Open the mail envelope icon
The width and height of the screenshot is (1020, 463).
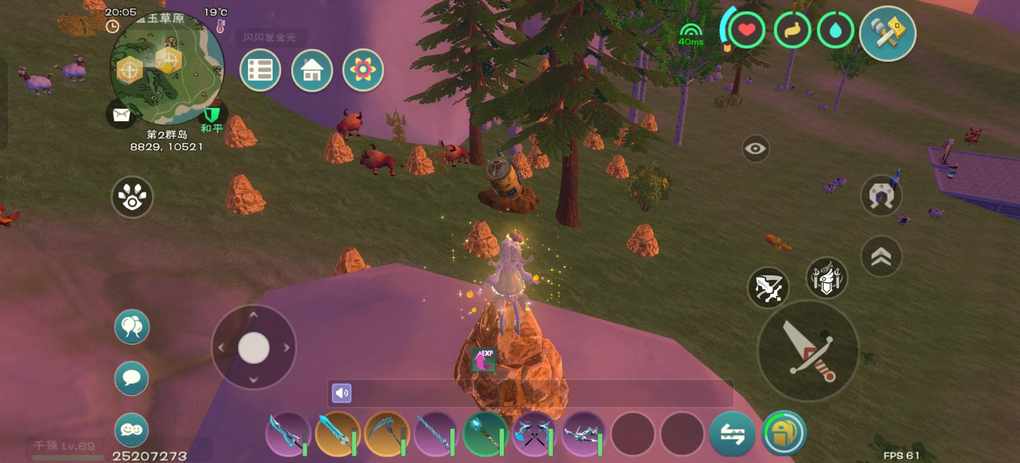(x=122, y=114)
